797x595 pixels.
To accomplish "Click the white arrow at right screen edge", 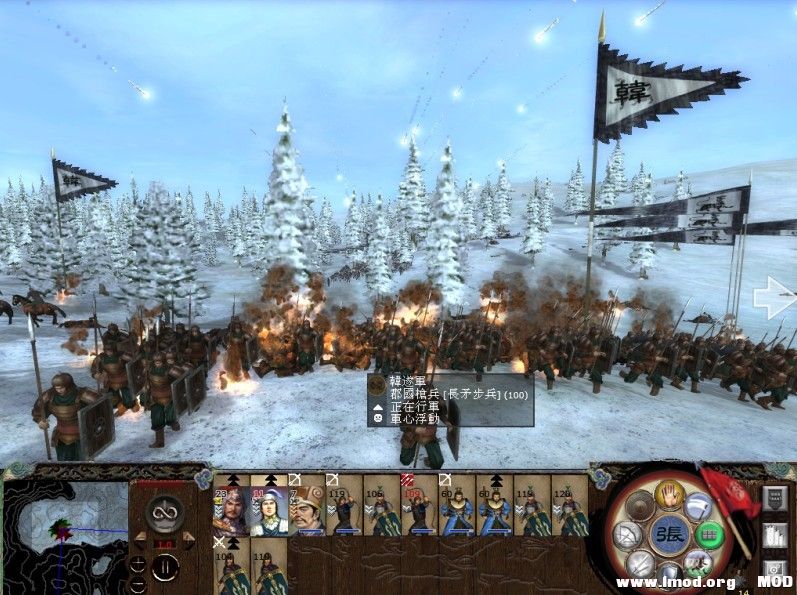I will point(773,296).
